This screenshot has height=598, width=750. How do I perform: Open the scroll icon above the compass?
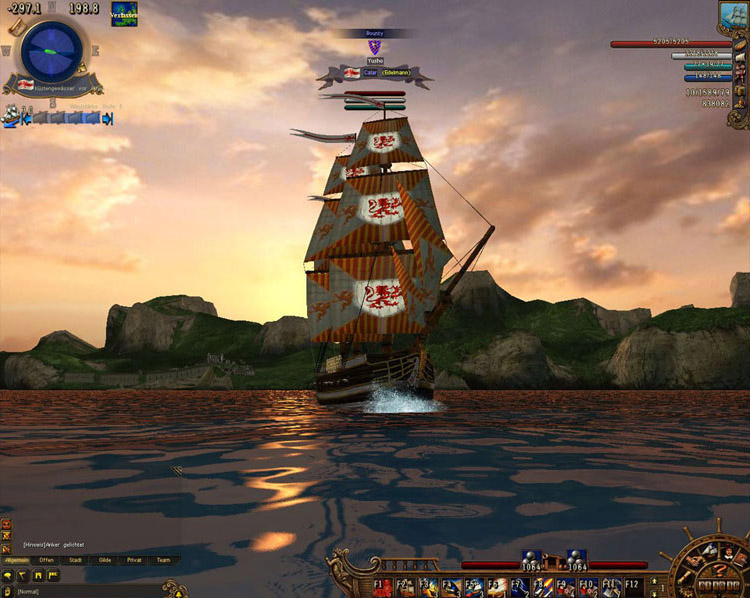click(16, 27)
